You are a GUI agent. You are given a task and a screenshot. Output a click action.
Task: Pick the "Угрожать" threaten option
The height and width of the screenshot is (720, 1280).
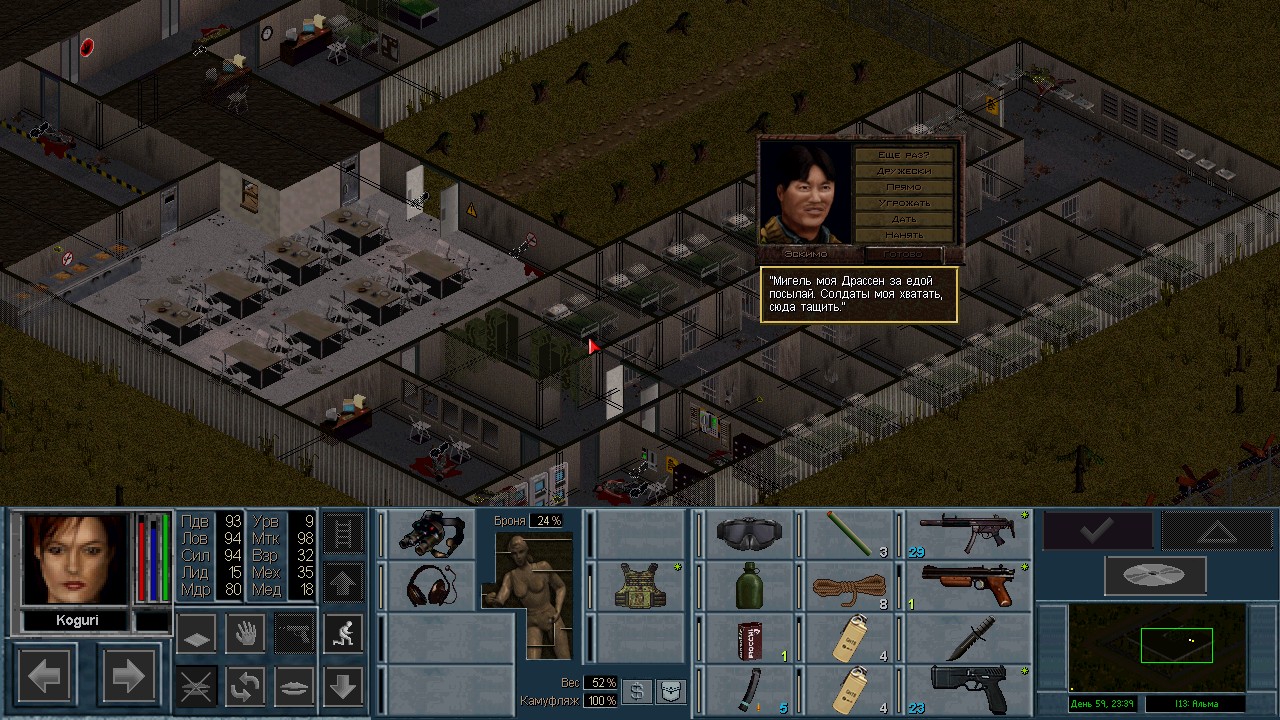coord(904,203)
